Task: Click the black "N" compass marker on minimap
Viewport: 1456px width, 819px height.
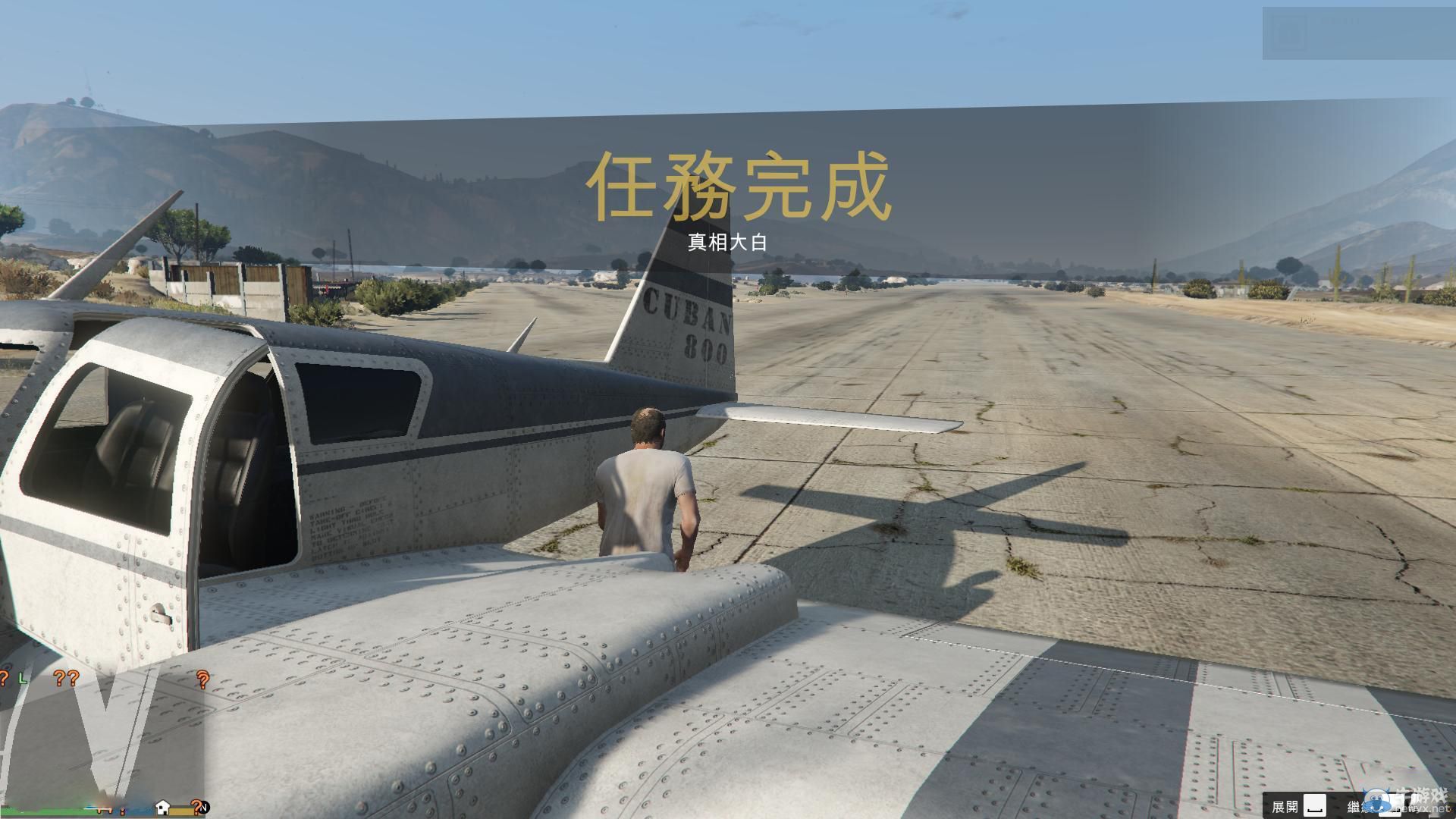Action: click(205, 810)
